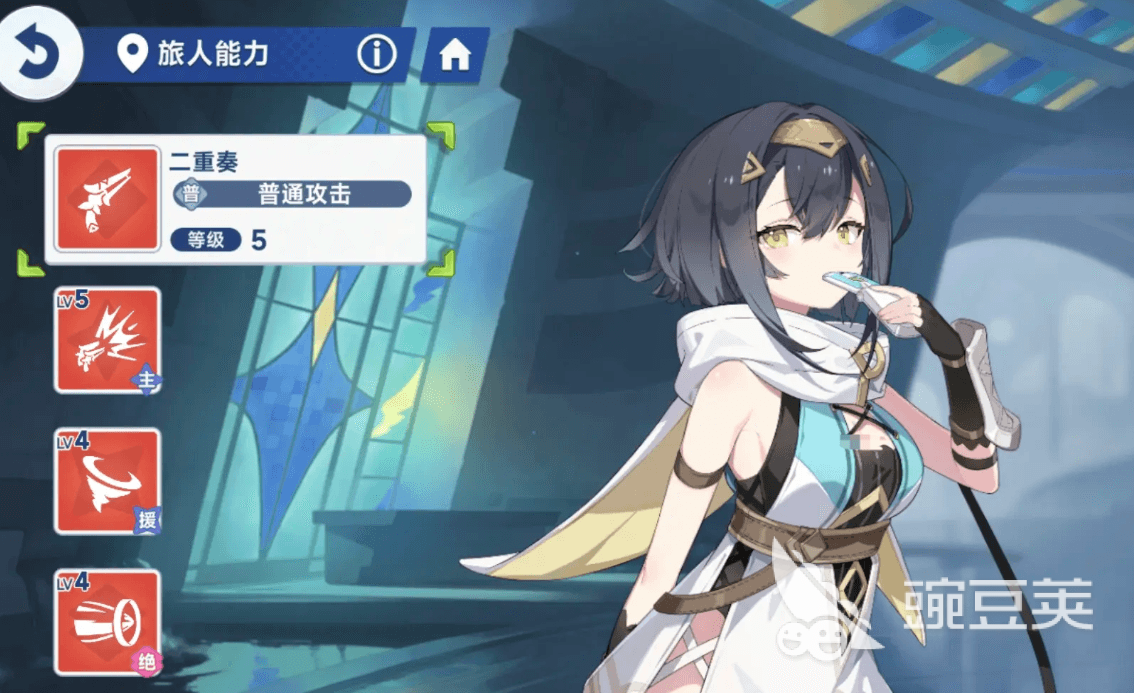Choose the level 5 main skill icon
The width and height of the screenshot is (1134, 693).
tap(107, 340)
